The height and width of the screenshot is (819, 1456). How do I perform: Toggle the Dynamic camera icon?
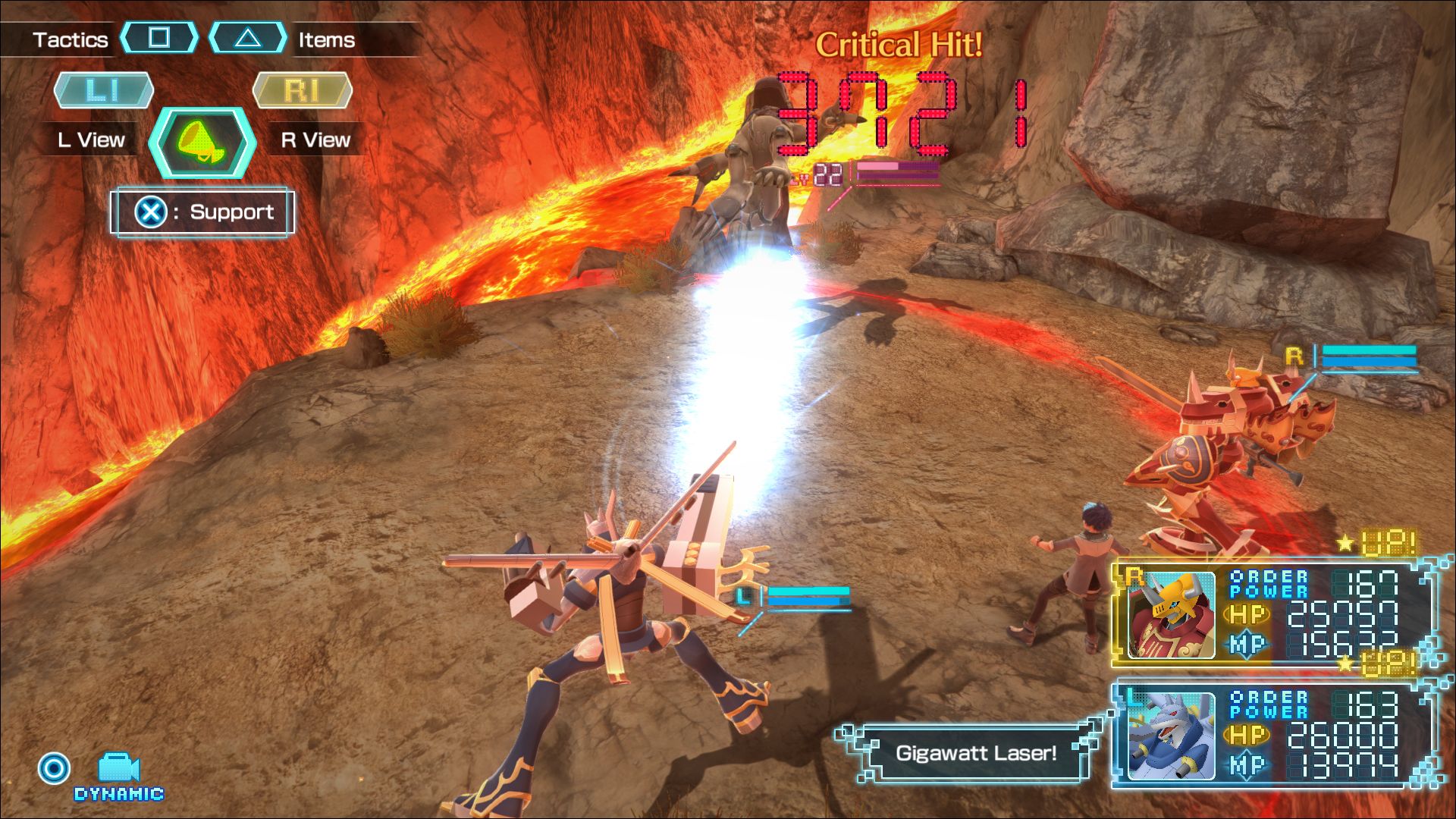coord(118,769)
